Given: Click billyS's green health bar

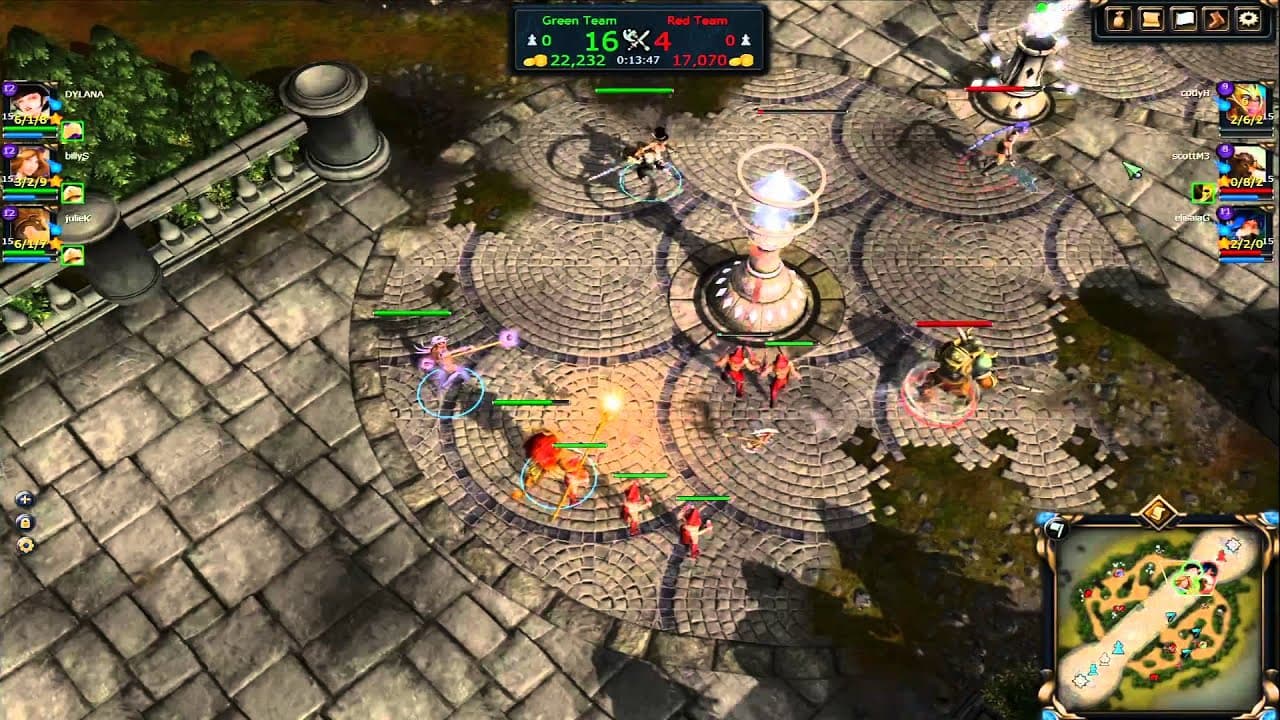Looking at the screenshot, I should 30,192.
